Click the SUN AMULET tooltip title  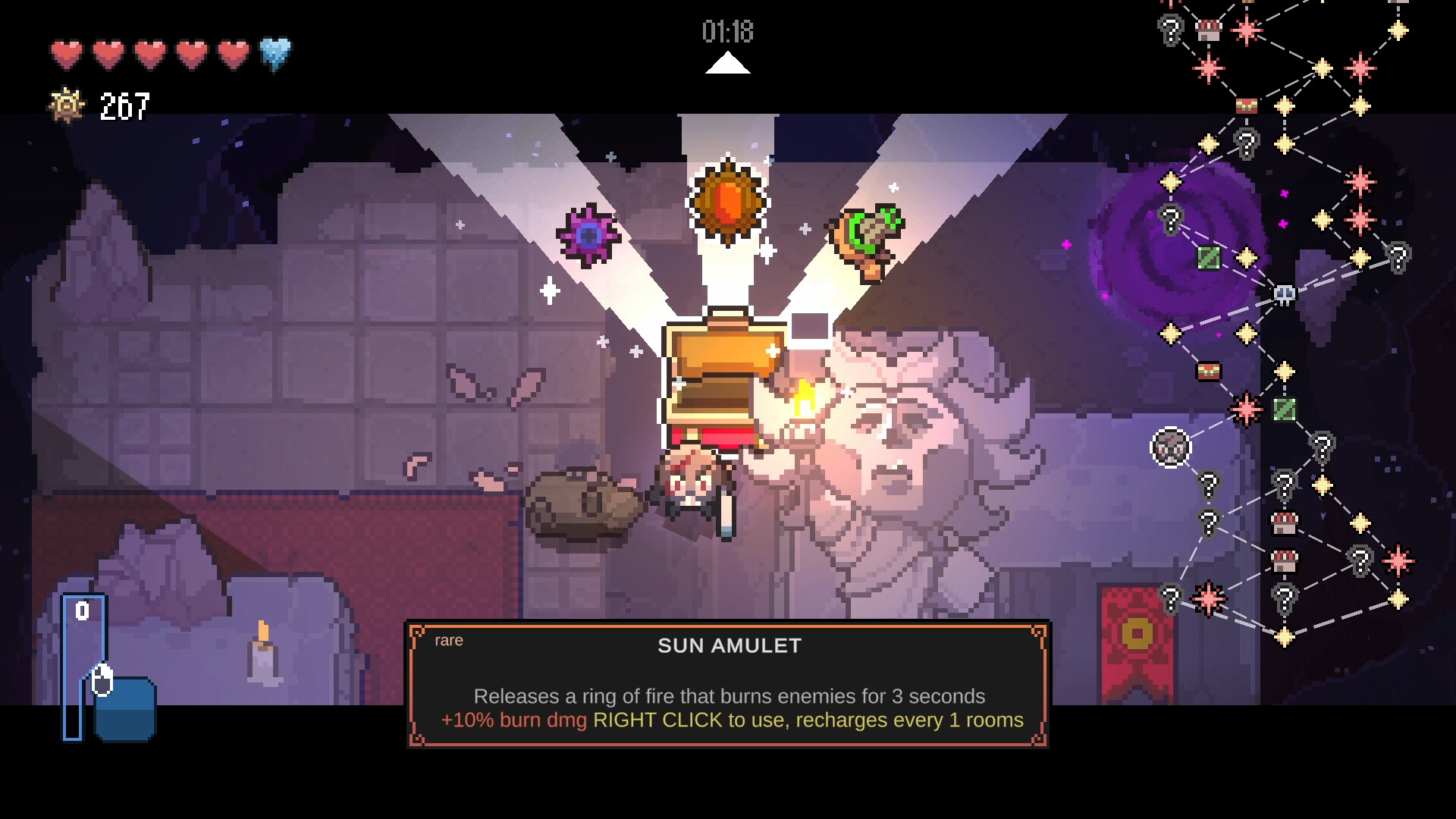[728, 645]
